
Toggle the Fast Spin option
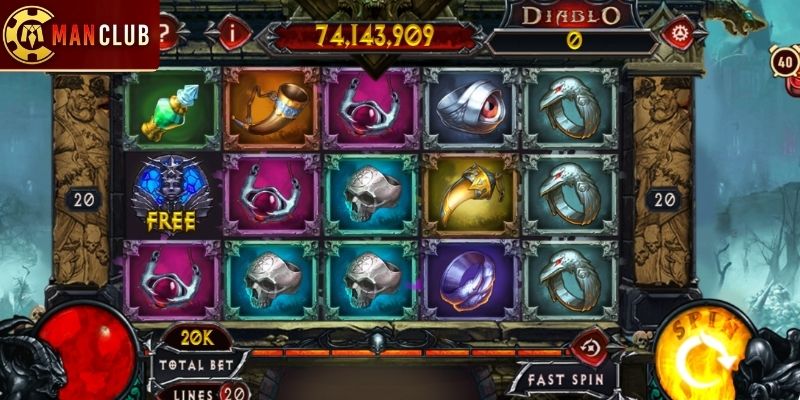click(x=562, y=380)
